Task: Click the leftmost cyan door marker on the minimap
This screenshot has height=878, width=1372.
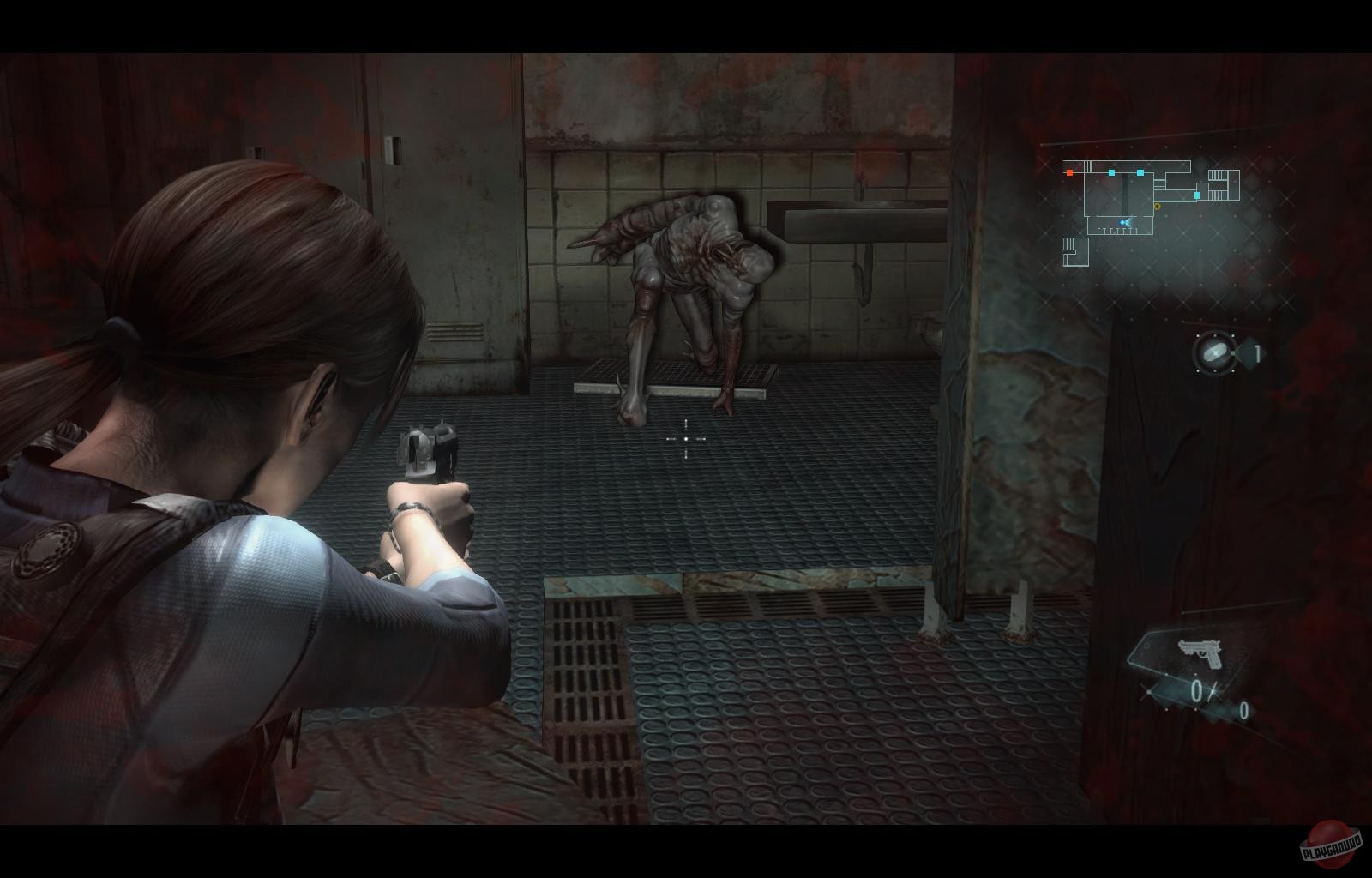Action: (x=1111, y=172)
